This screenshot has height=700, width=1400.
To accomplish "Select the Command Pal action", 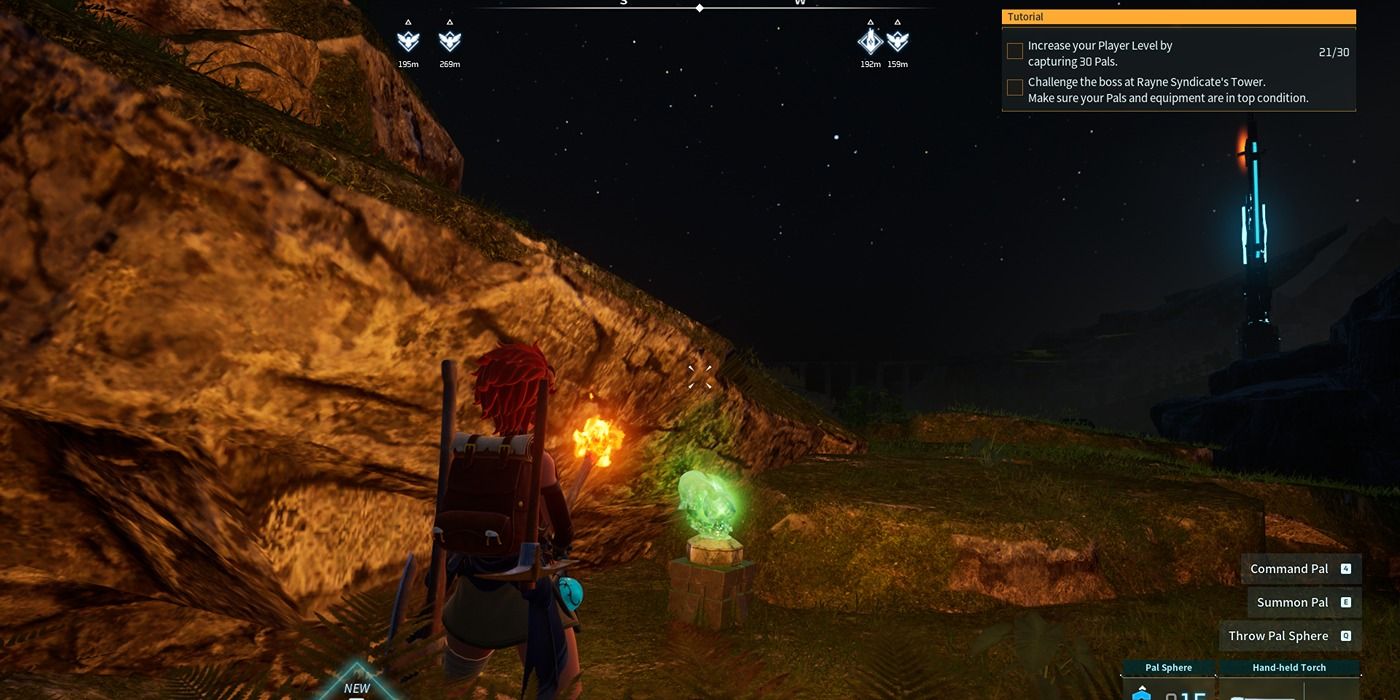I will click(x=1300, y=569).
